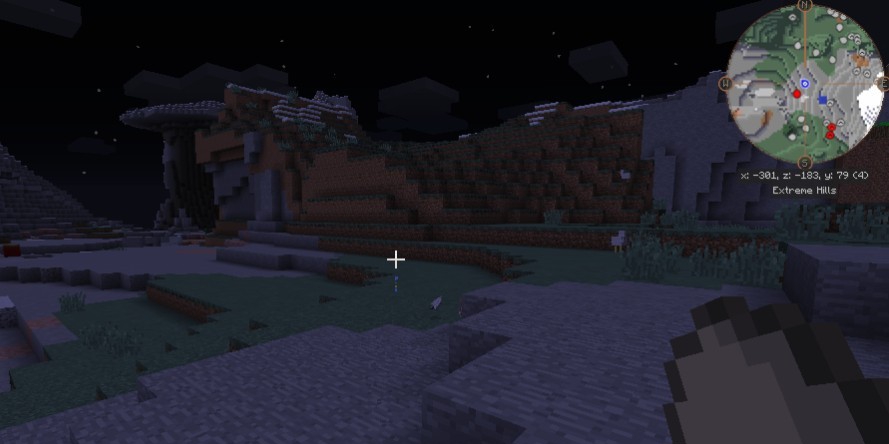889x444 pixels.
Task: Select the blue square marker on the minimap
Action: [x=822, y=99]
